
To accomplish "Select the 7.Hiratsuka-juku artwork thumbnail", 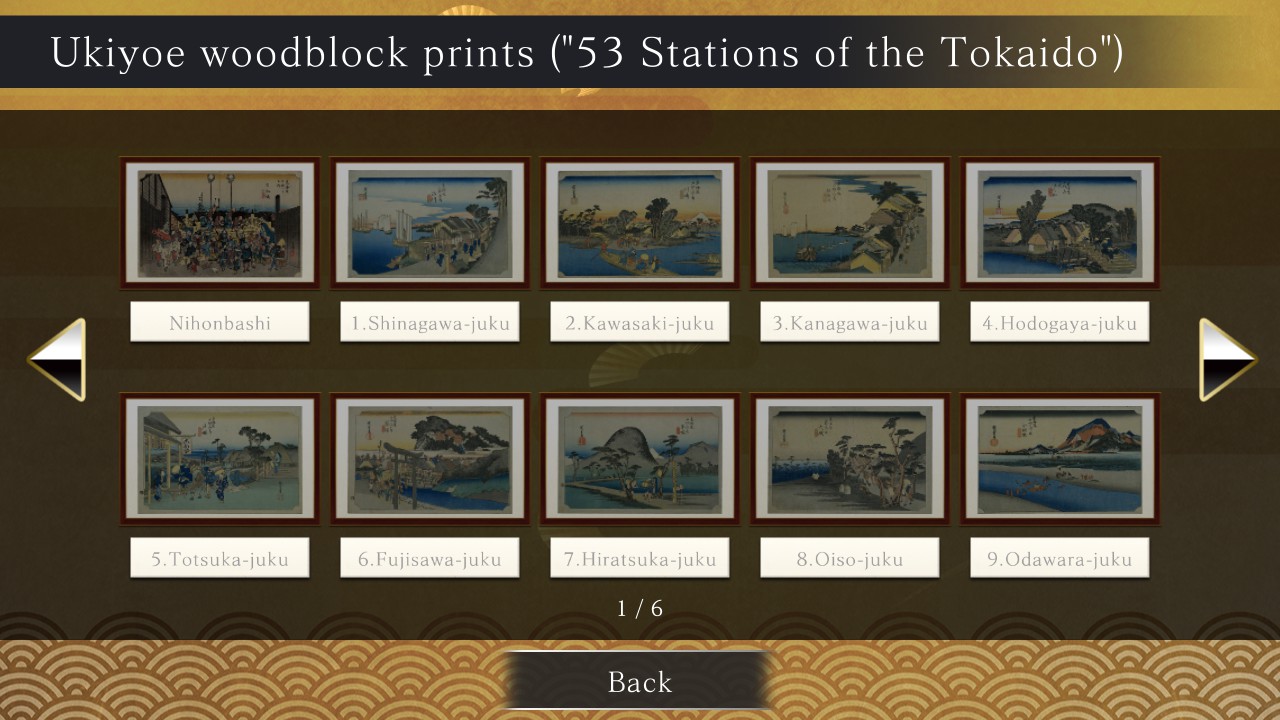I will click(x=639, y=458).
